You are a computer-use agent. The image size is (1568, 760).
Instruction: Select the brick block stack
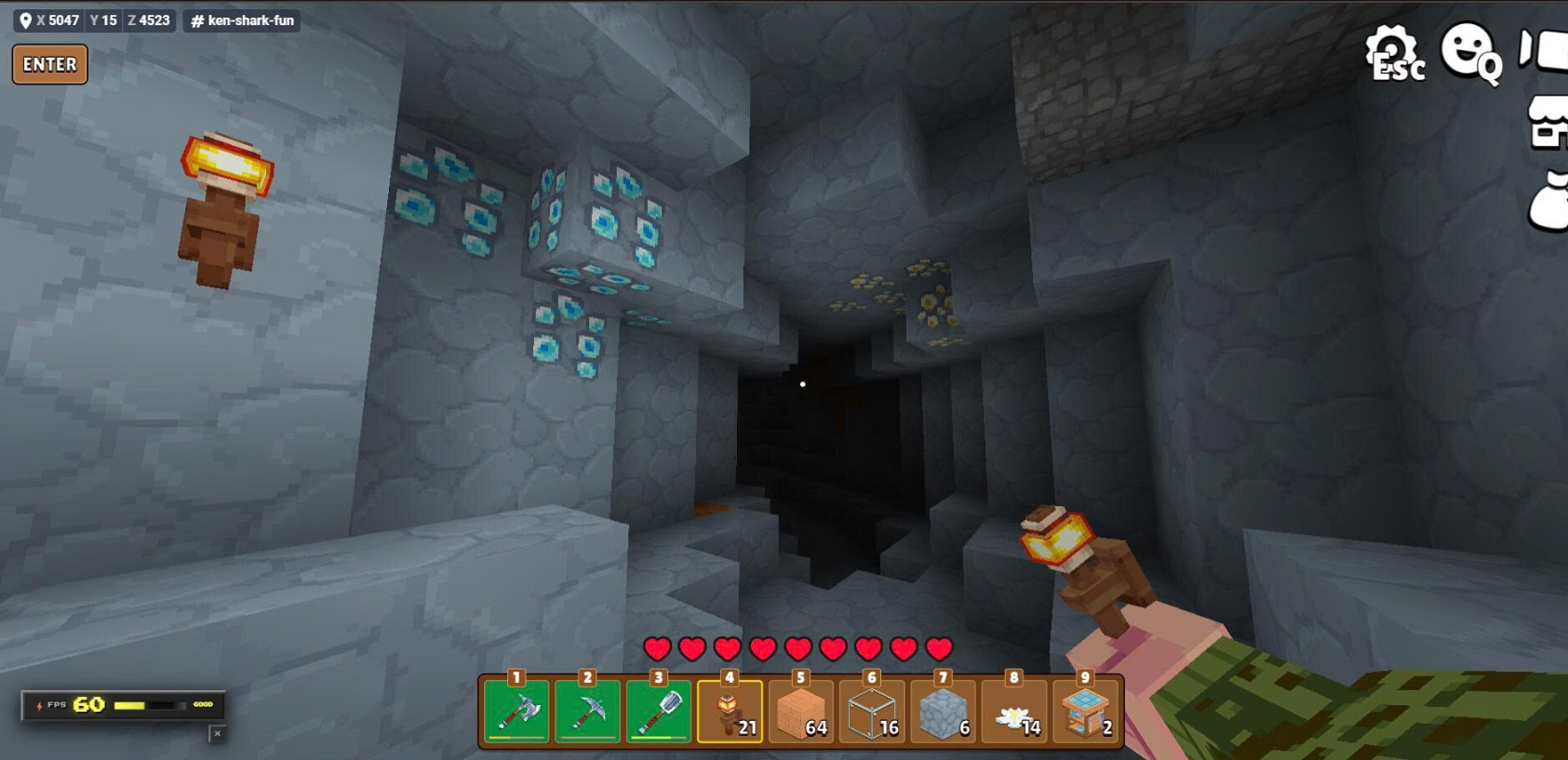[x=800, y=712]
